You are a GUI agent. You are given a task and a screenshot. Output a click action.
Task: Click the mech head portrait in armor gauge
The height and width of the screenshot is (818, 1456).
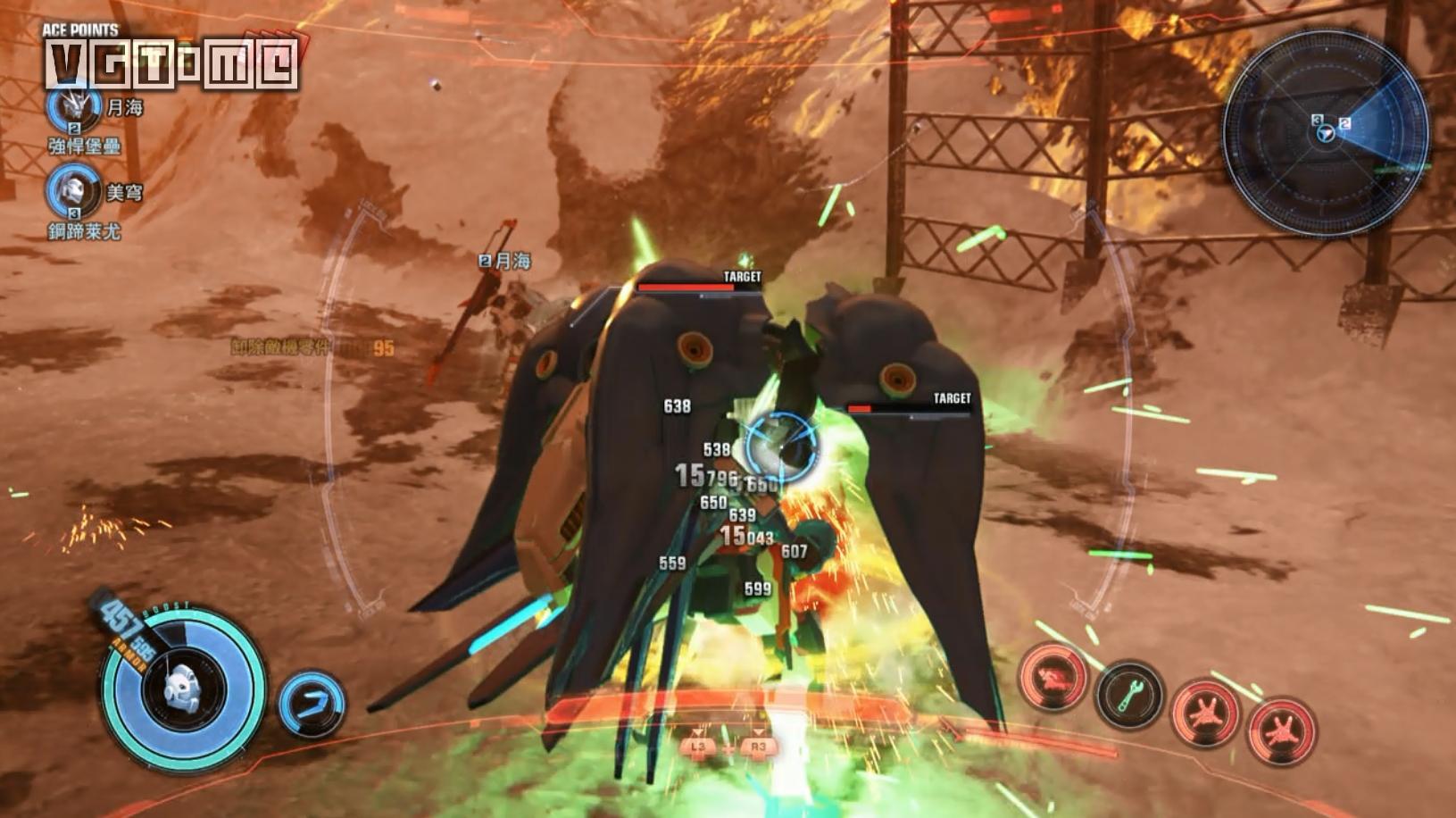pos(181,689)
